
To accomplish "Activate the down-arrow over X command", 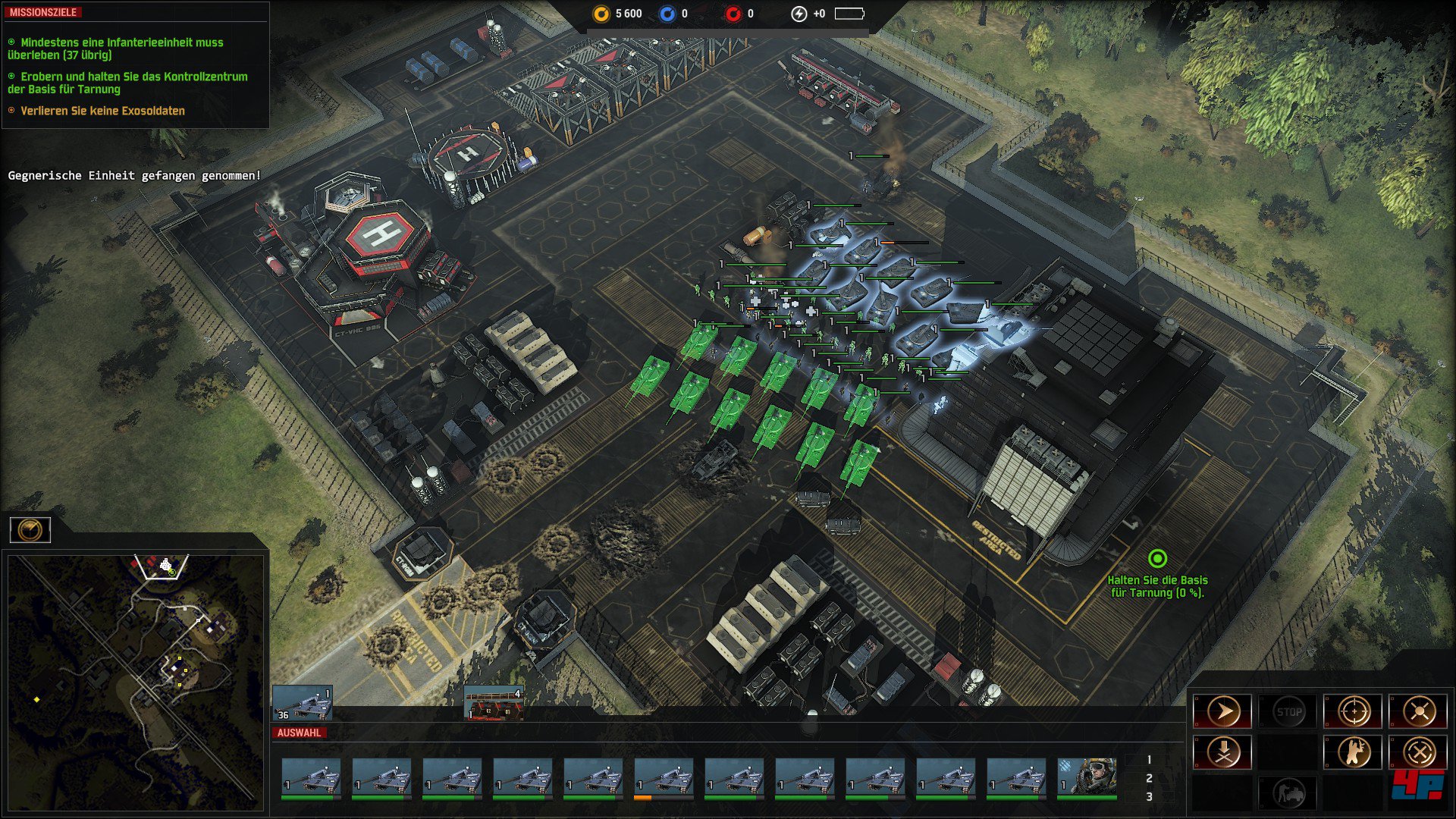I will [1222, 752].
